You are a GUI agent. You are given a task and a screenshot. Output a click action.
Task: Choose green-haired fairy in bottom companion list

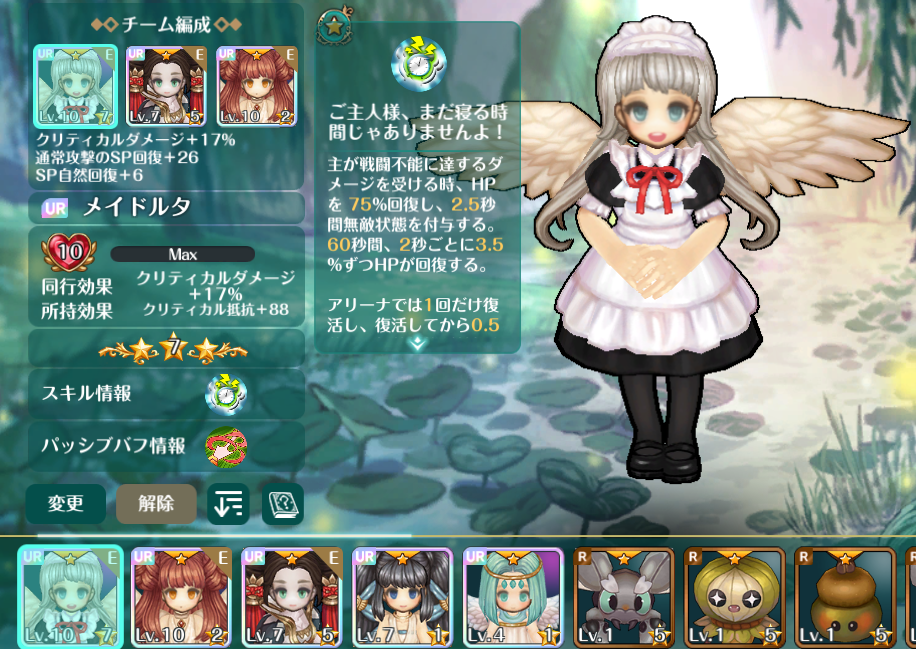(x=72, y=596)
